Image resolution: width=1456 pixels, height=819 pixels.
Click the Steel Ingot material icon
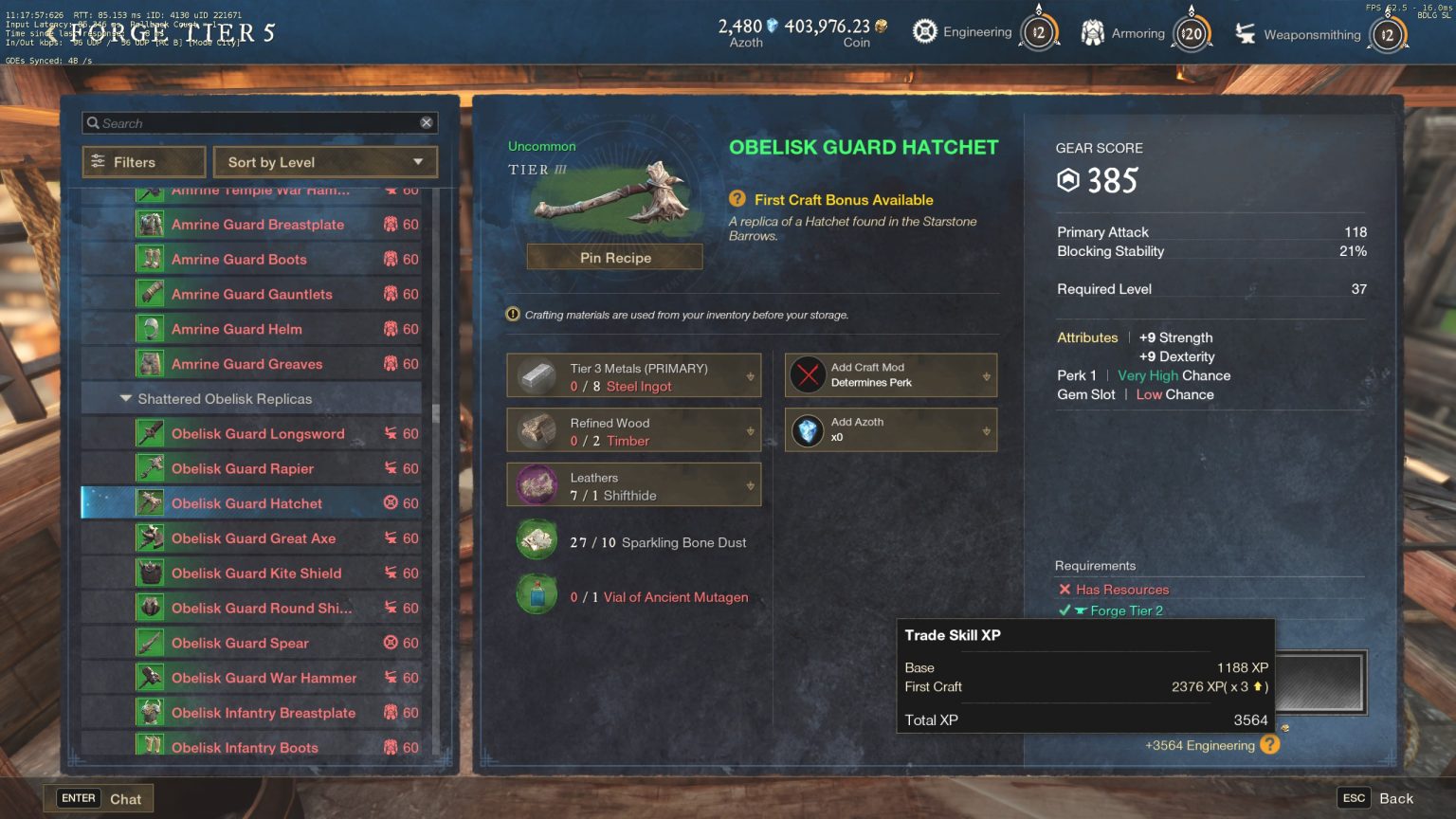click(537, 374)
